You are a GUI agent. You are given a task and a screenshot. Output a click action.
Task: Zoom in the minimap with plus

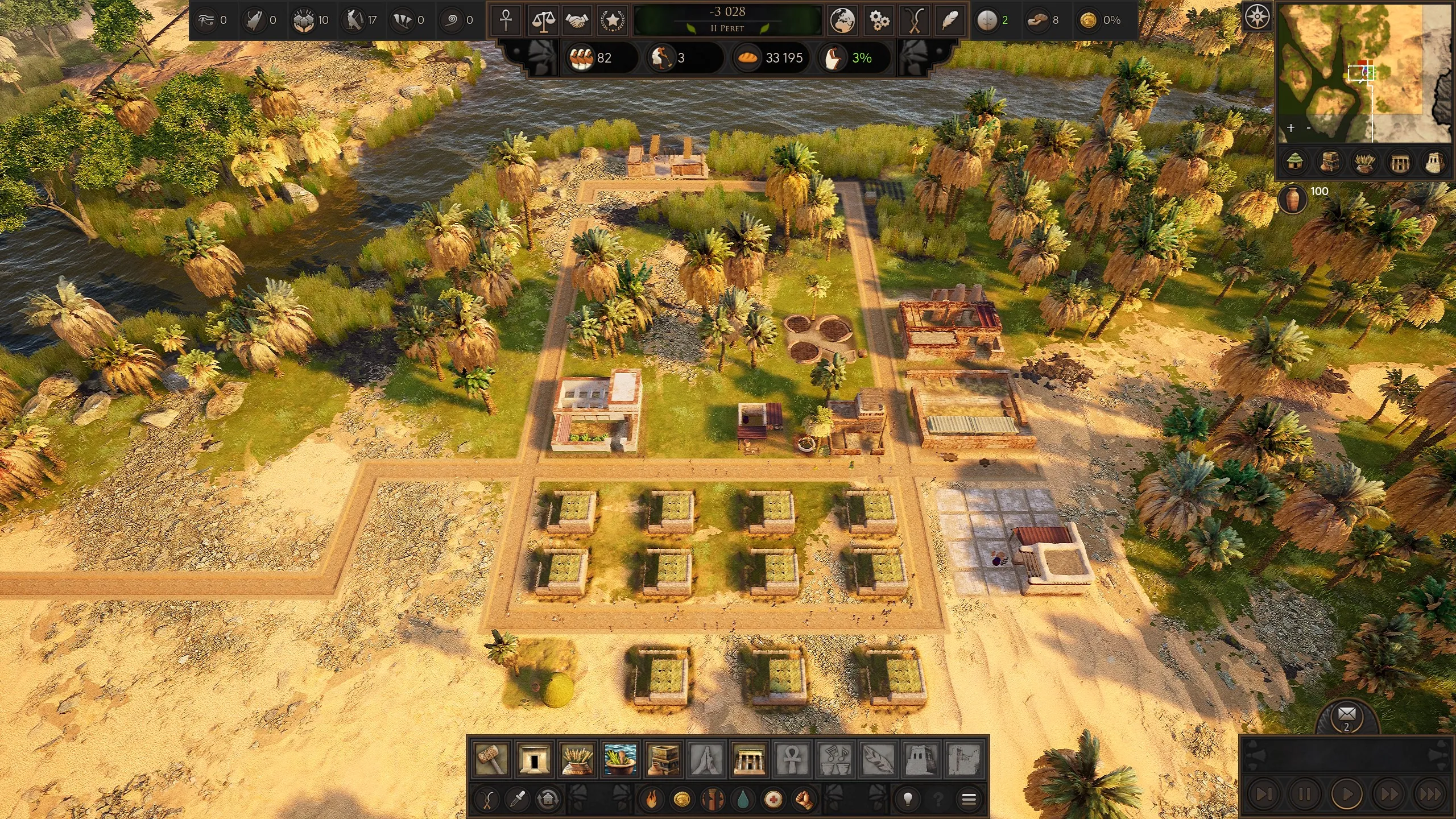tap(1291, 128)
